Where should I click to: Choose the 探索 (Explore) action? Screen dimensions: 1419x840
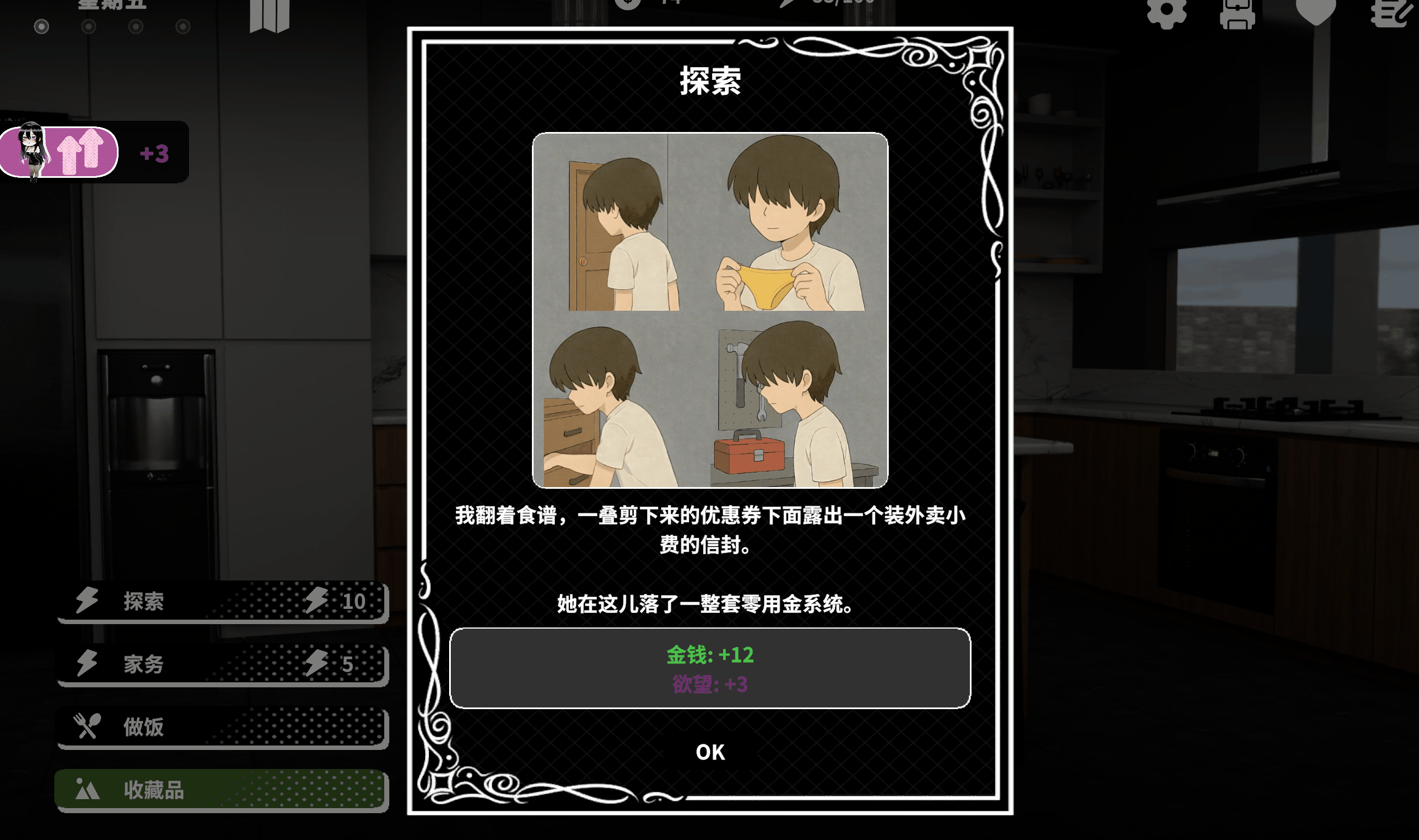[x=222, y=601]
